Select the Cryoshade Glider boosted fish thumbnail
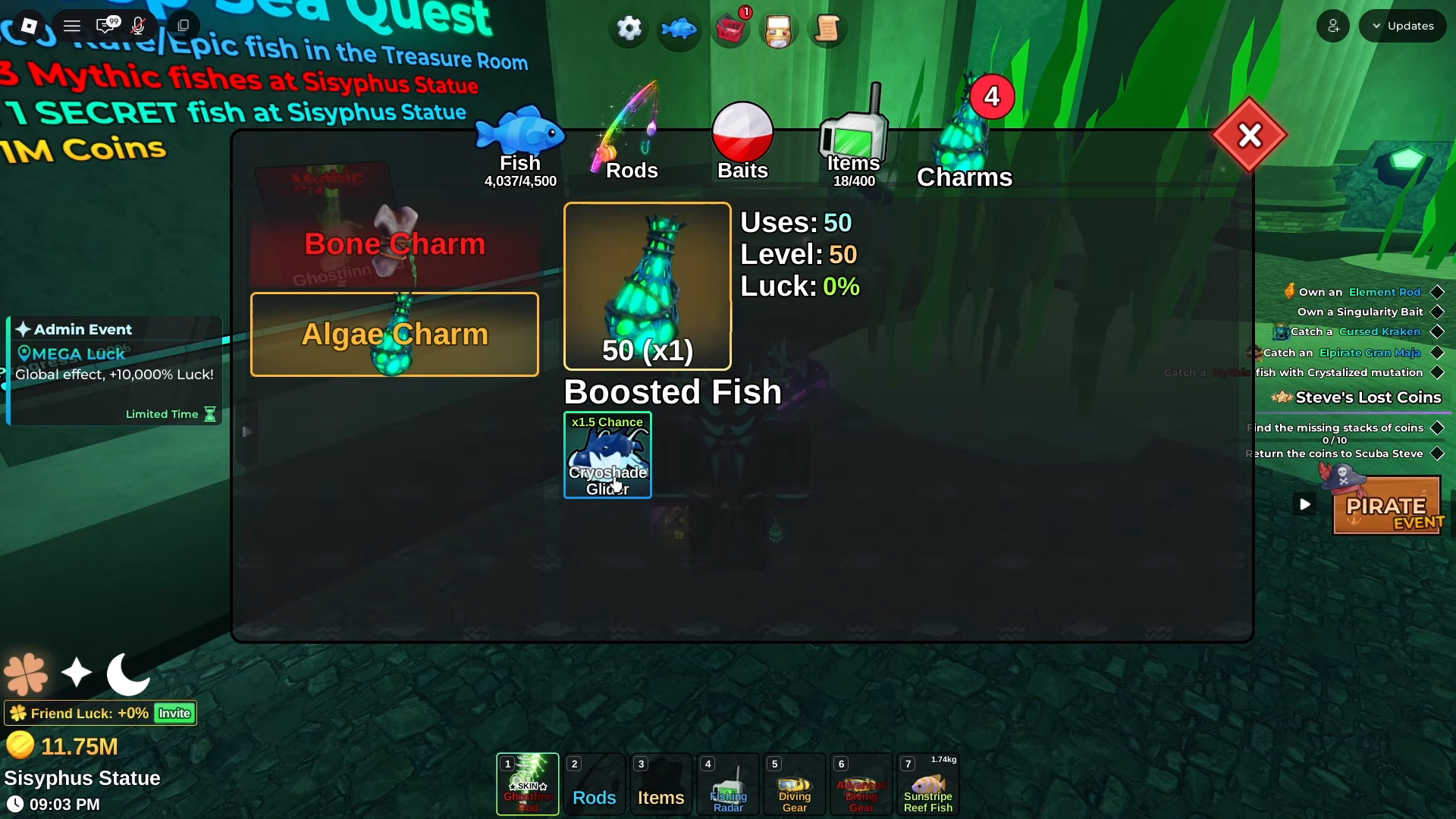The width and height of the screenshot is (1456, 819). [x=607, y=455]
